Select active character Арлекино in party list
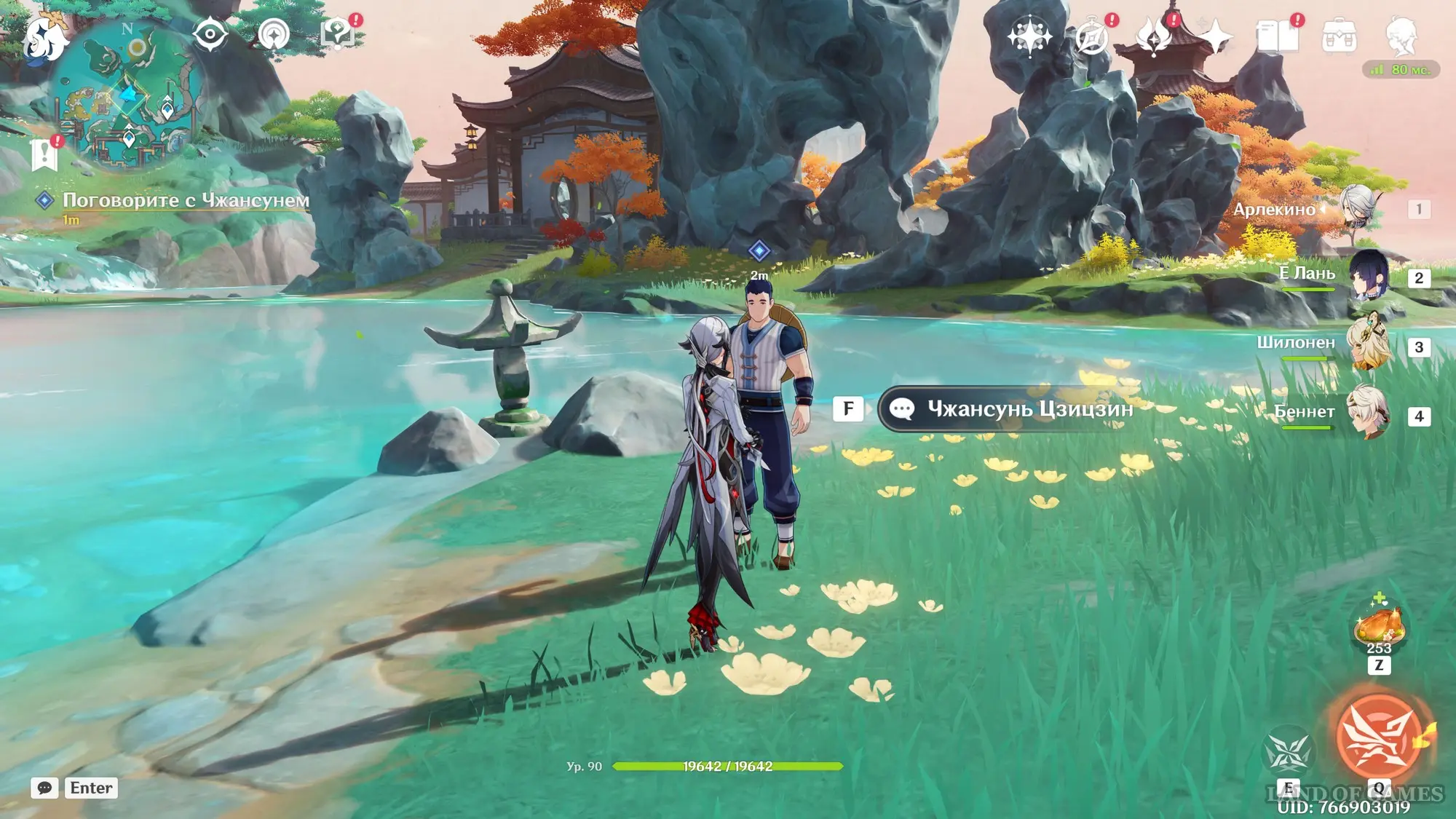 coord(1358,207)
